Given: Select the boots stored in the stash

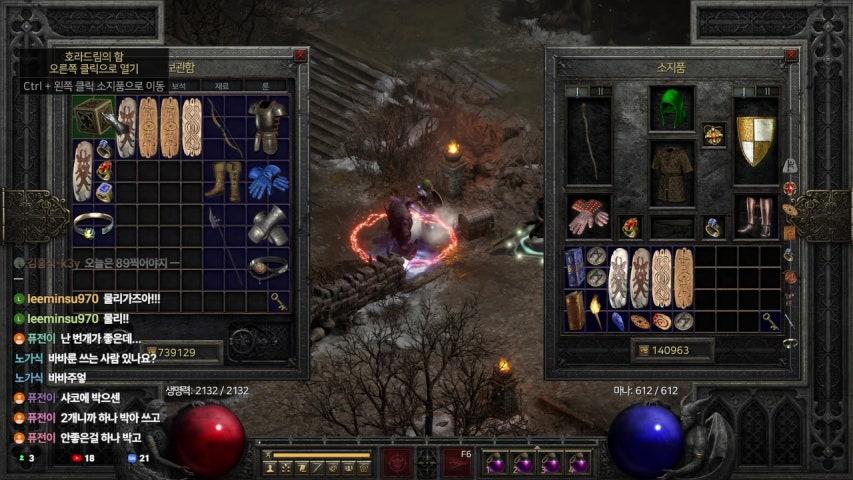Looking at the screenshot, I should [222, 180].
